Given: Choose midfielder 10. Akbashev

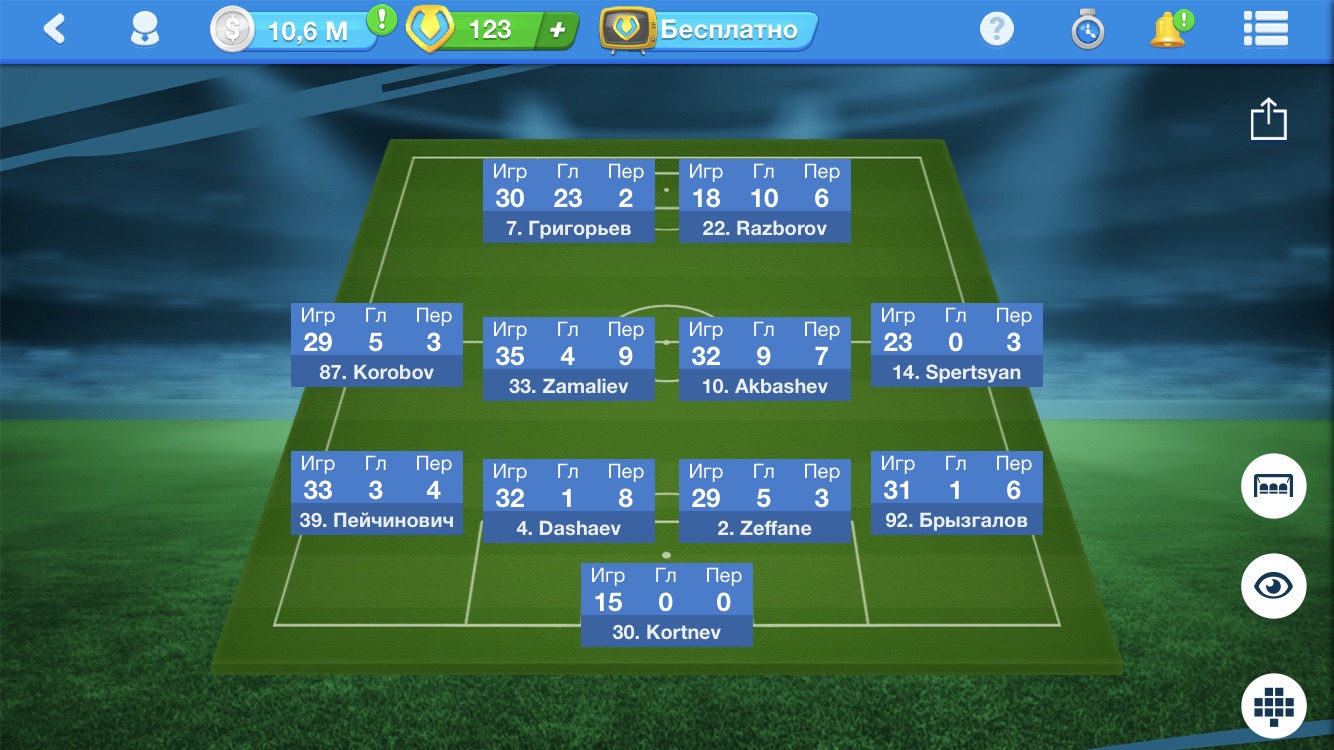Looking at the screenshot, I should [x=764, y=358].
